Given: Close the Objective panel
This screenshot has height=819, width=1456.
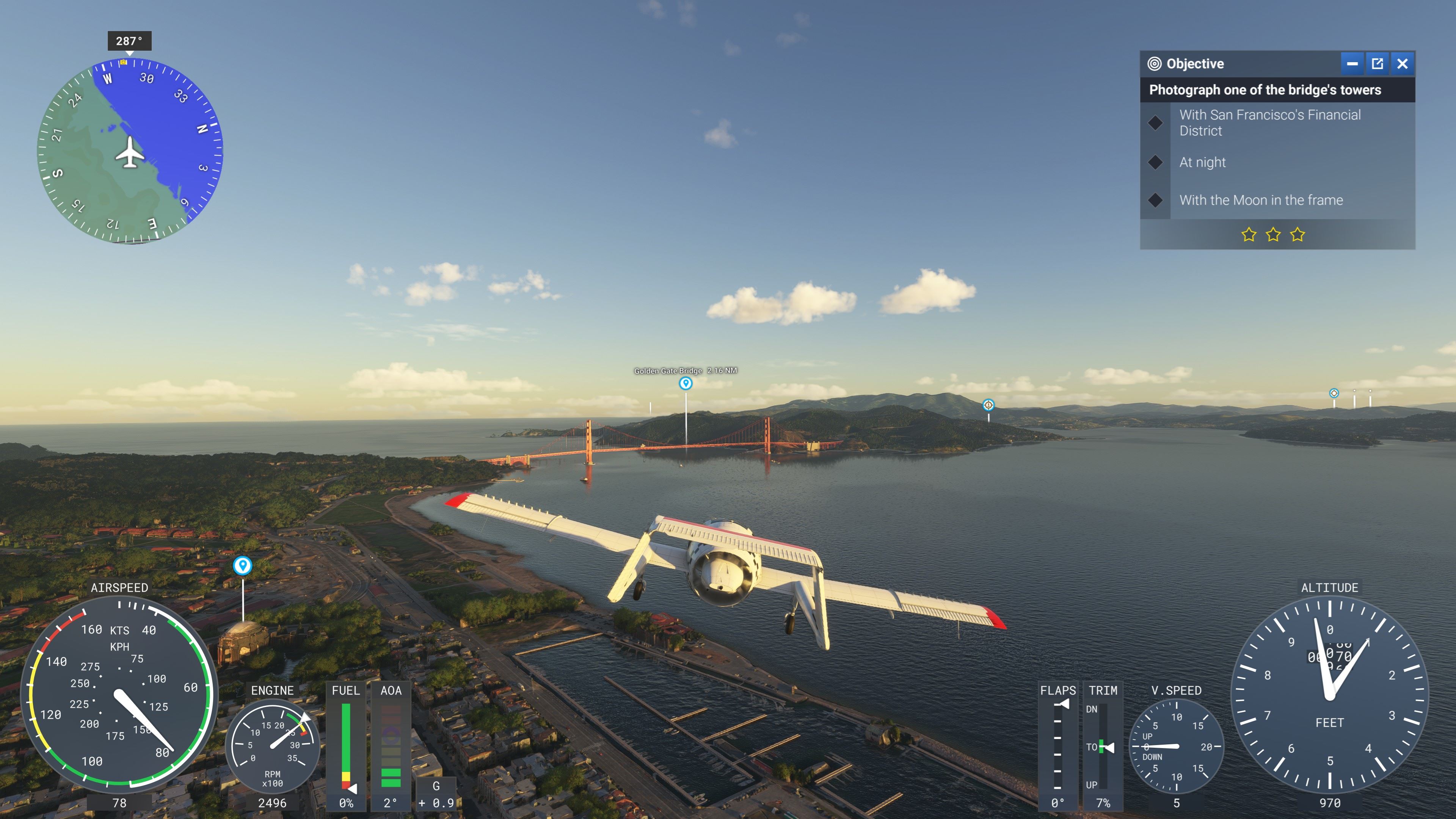Looking at the screenshot, I should (x=1402, y=64).
